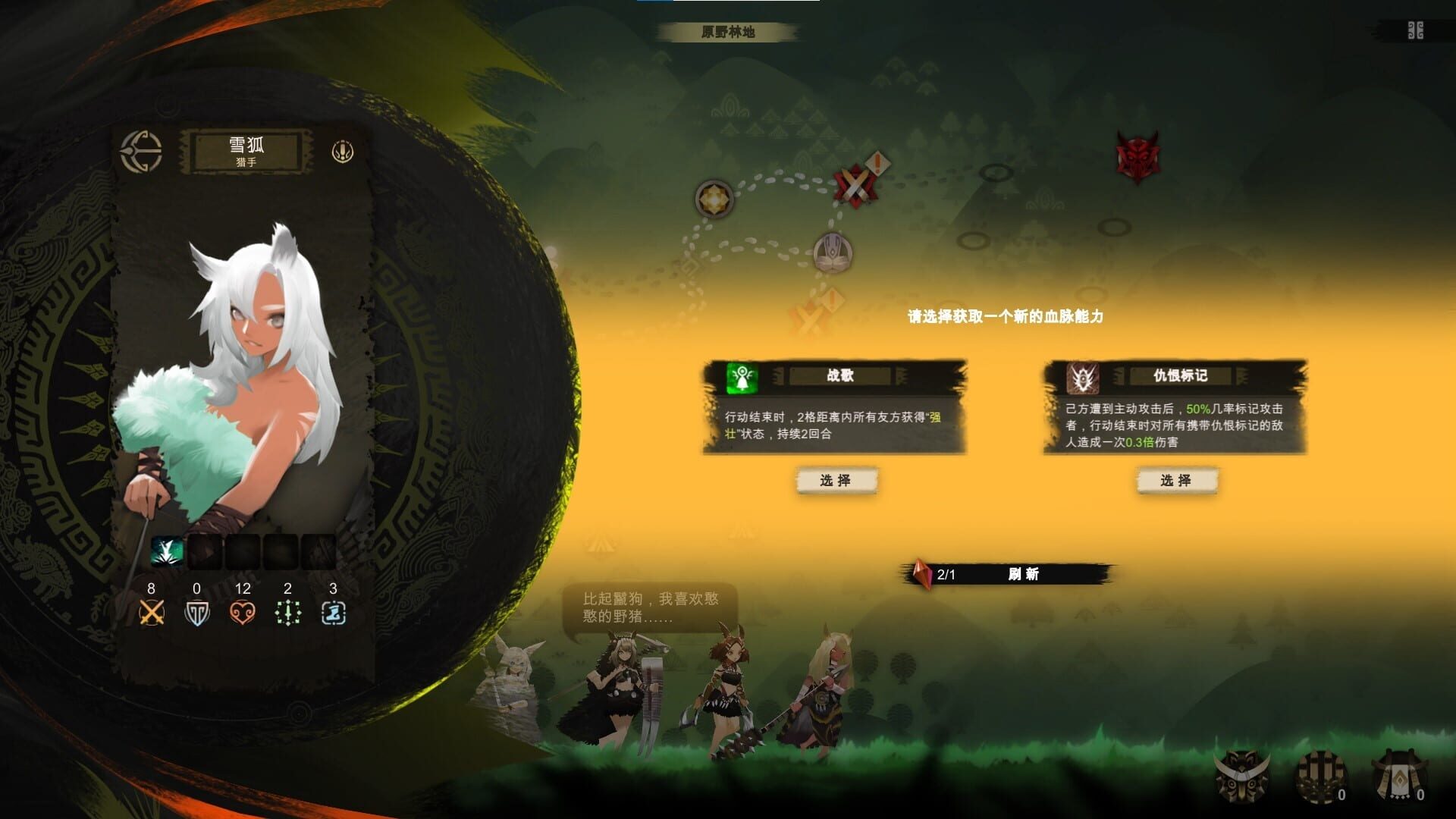Click the crossed-swords attack stat icon
This screenshot has height=819, width=1456.
click(152, 611)
